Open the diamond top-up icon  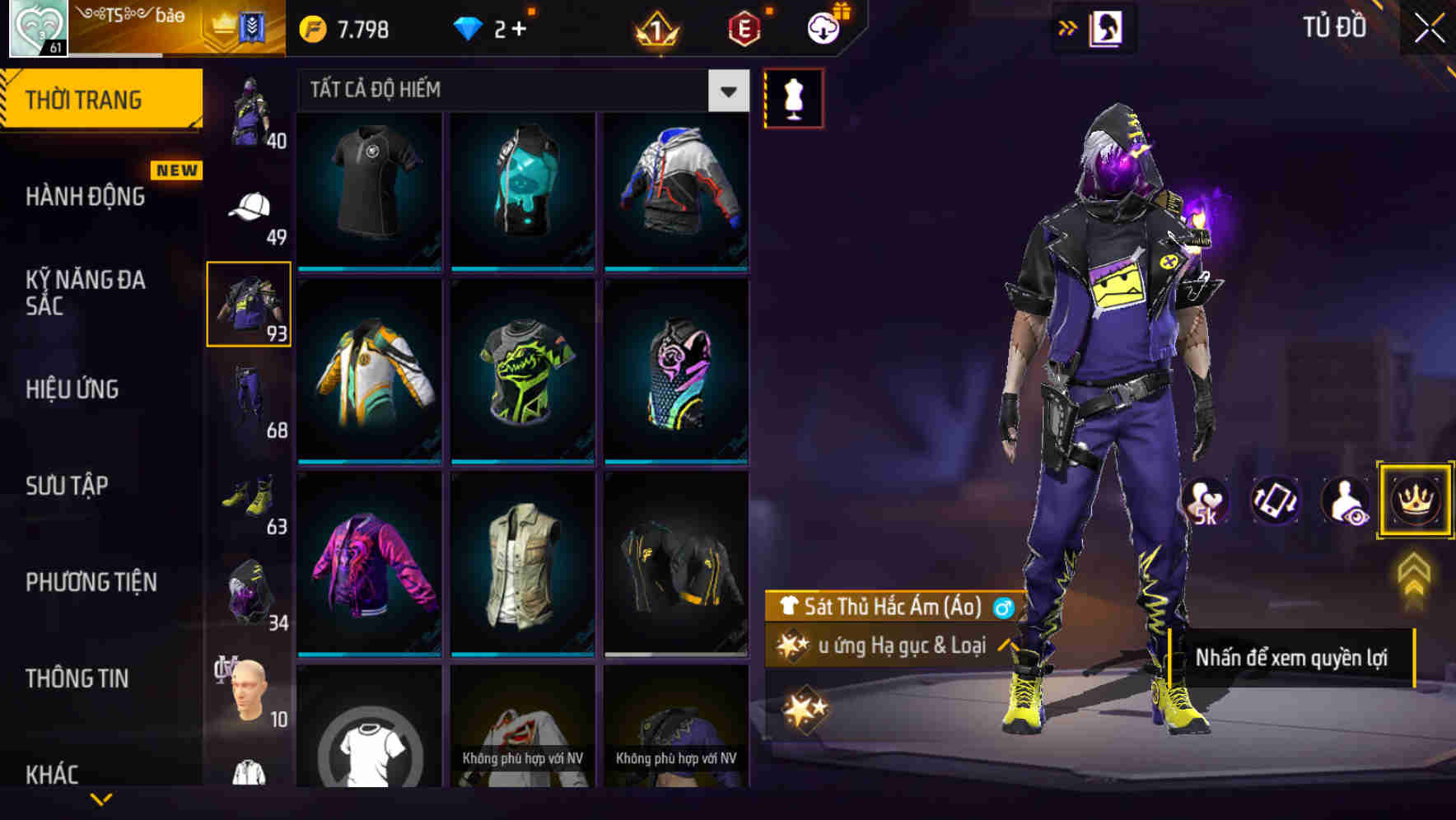click(470, 27)
